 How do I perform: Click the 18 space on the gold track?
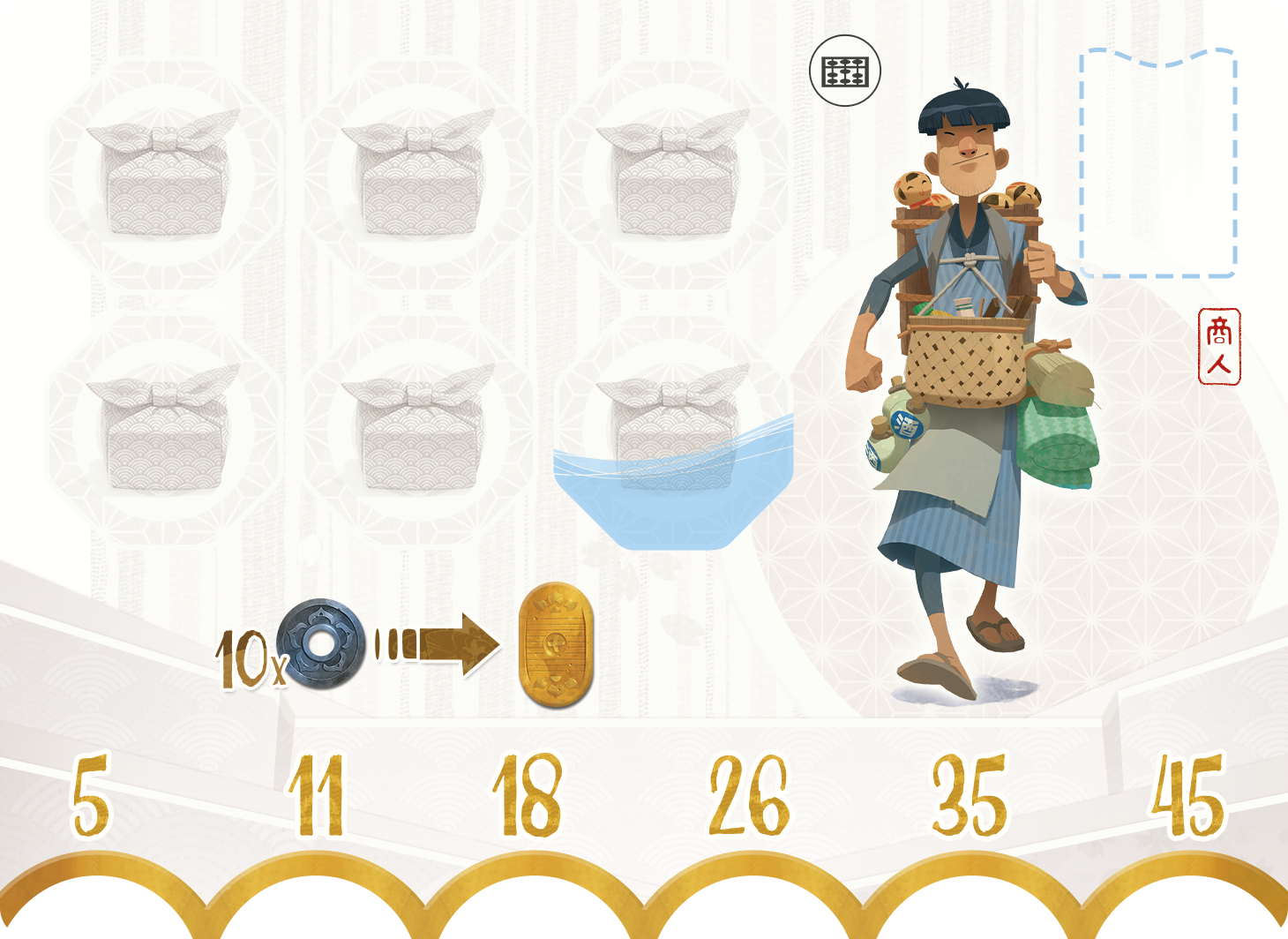click(x=528, y=794)
